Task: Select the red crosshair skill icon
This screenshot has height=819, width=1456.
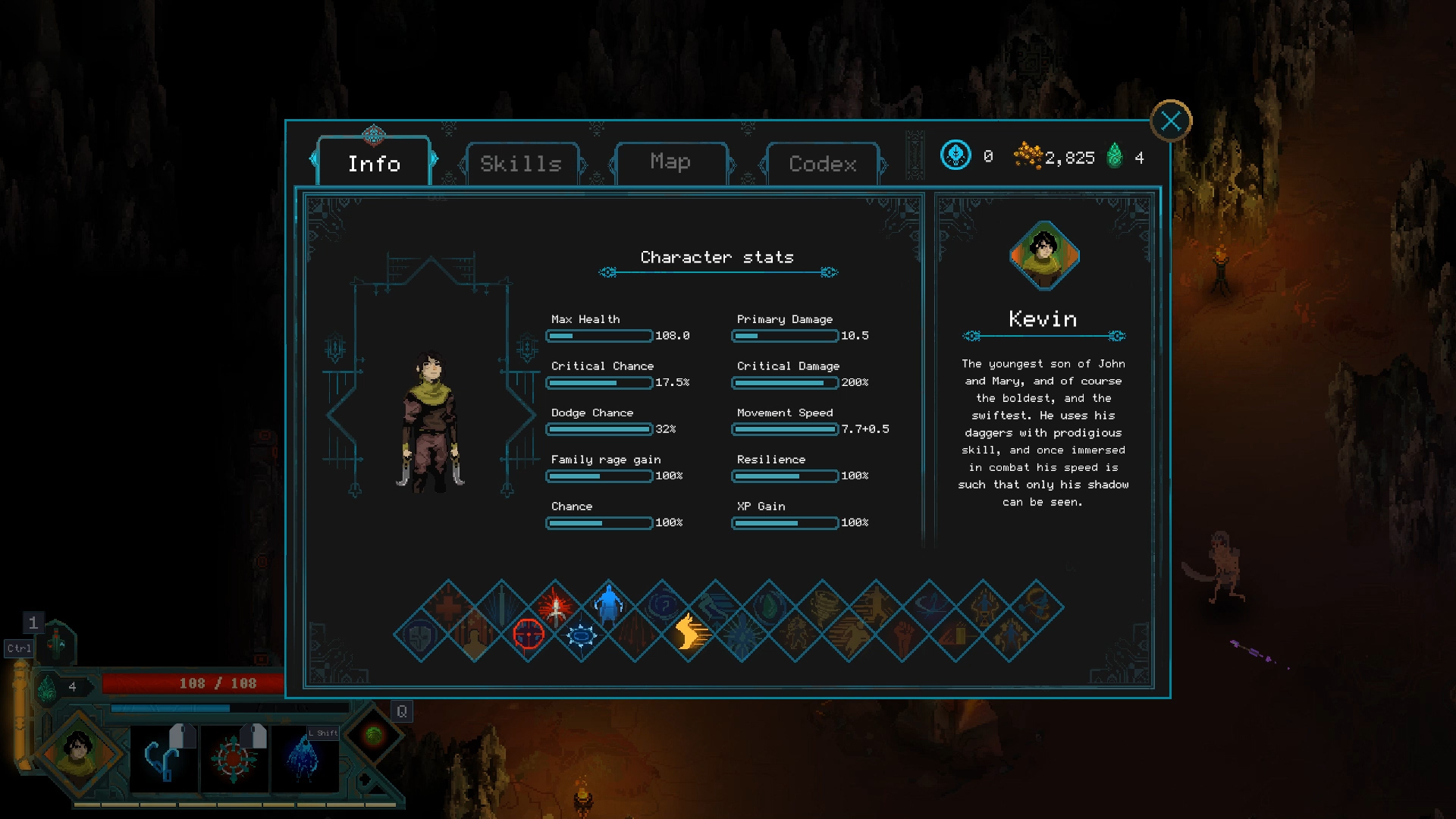Action: click(x=529, y=633)
